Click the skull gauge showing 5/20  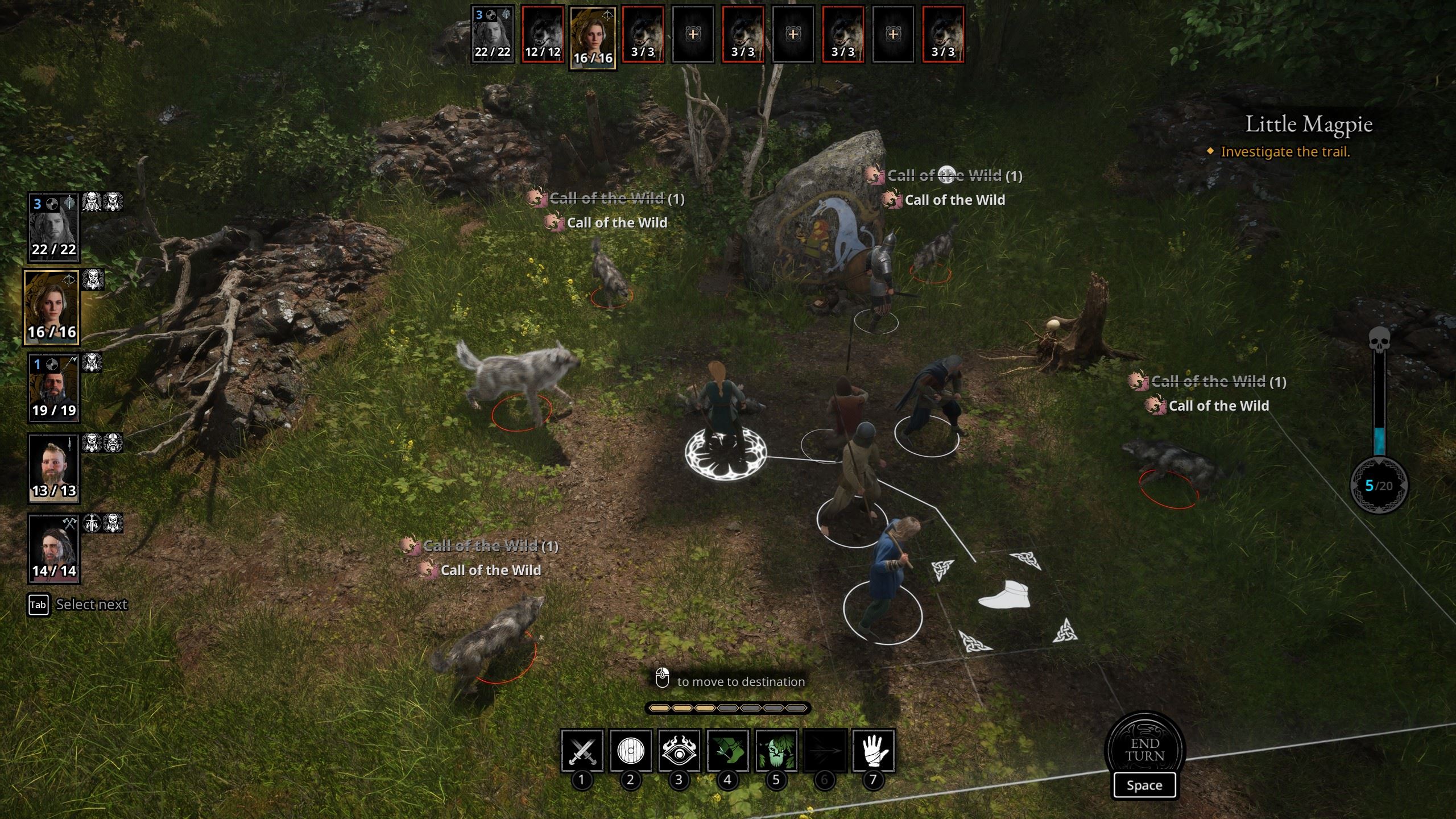[x=1379, y=485]
